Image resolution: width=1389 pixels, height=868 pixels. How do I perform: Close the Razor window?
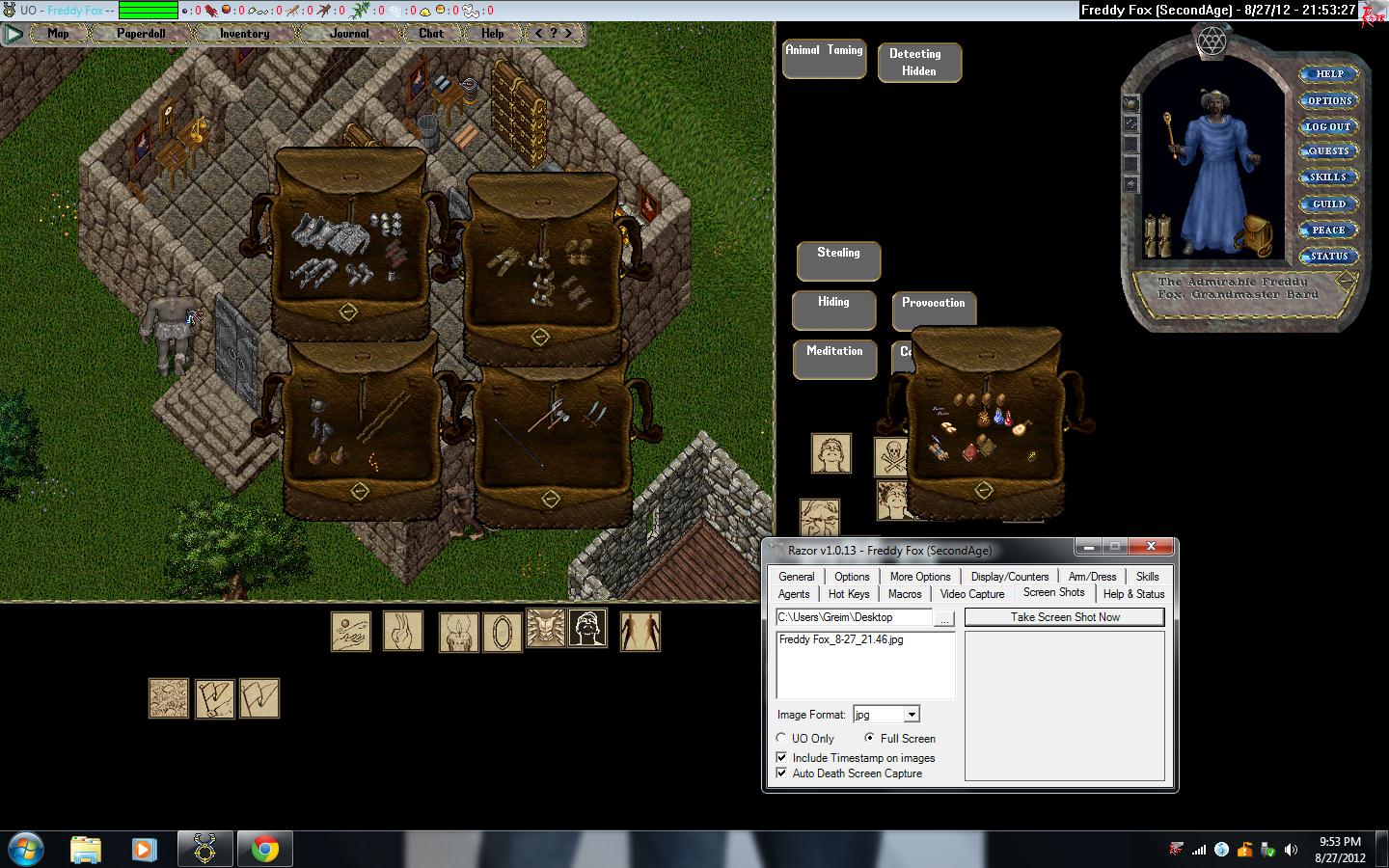(1151, 547)
